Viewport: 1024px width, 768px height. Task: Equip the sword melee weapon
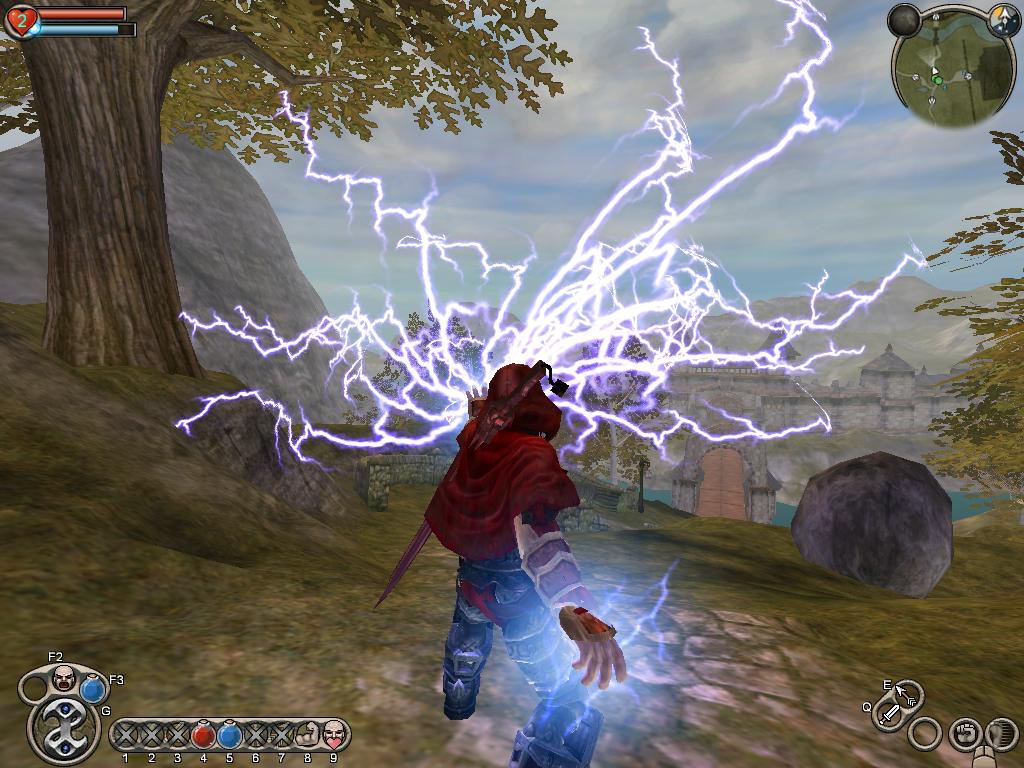coord(888,714)
